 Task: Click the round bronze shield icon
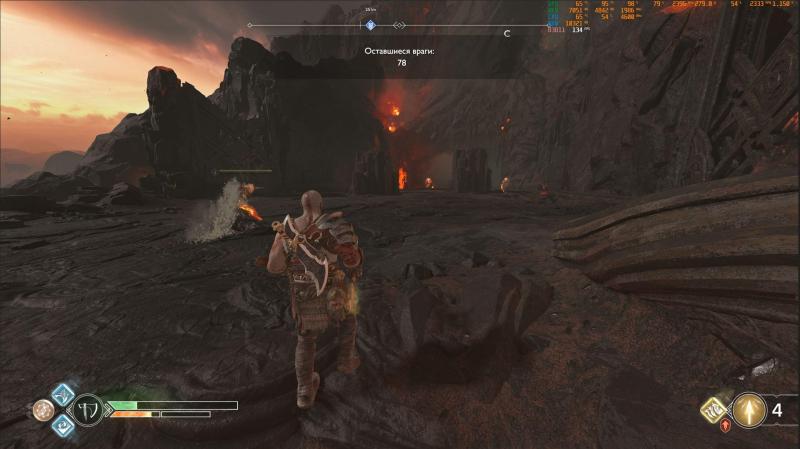(43, 409)
